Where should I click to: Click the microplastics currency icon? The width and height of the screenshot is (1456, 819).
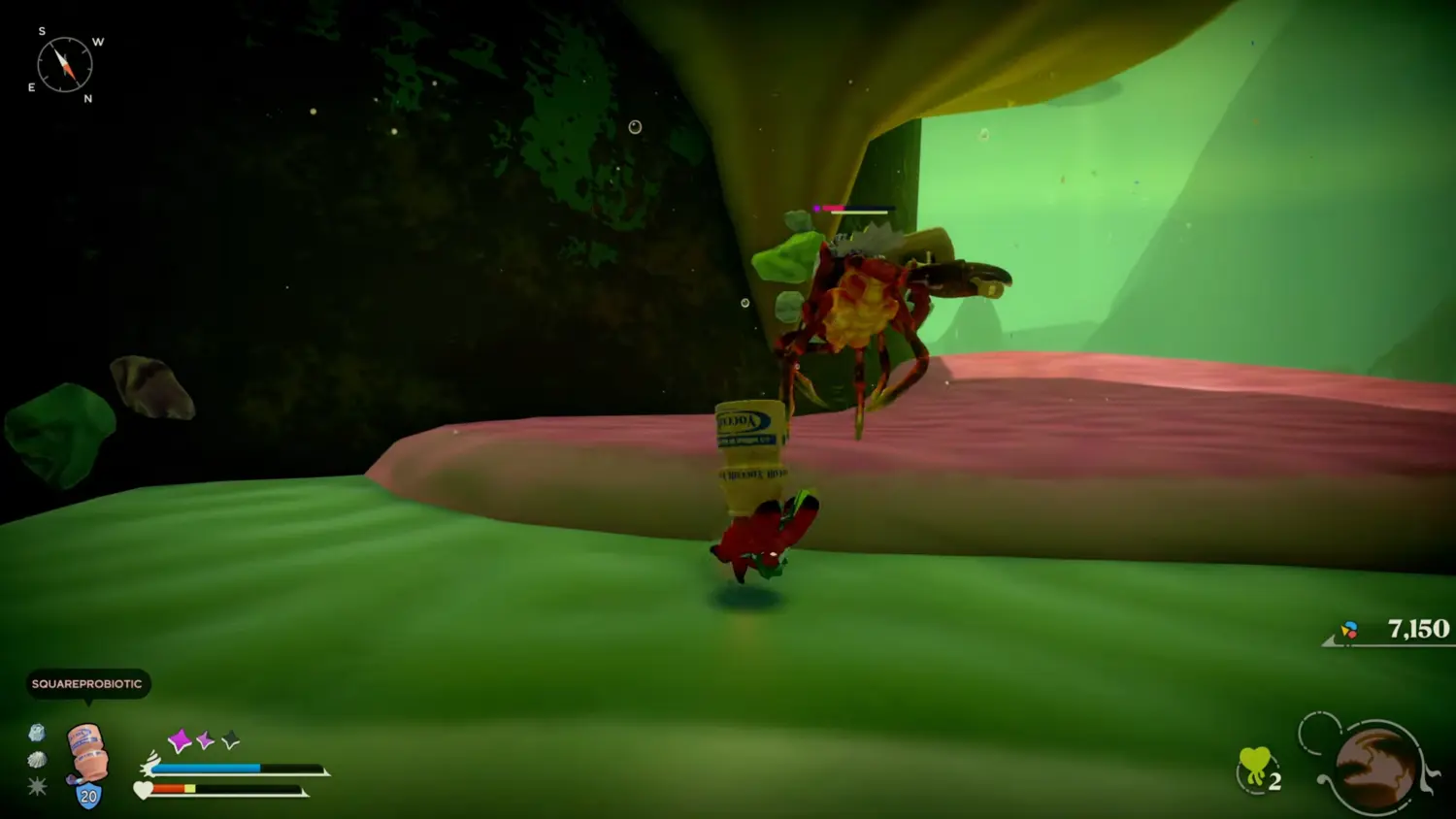tap(1348, 629)
